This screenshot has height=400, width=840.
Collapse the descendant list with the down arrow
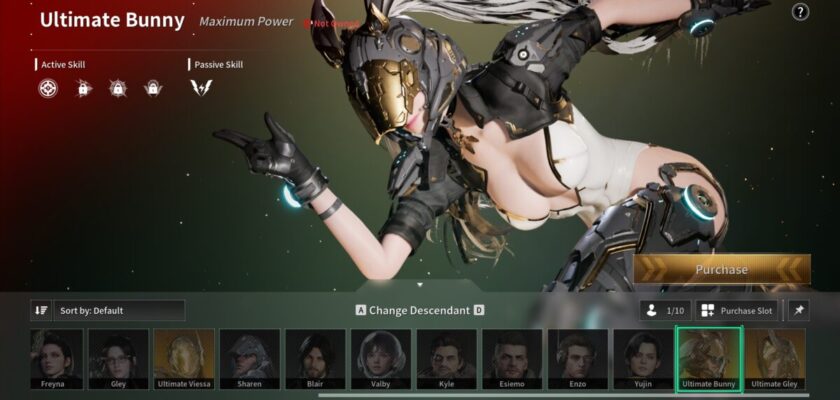click(x=420, y=285)
